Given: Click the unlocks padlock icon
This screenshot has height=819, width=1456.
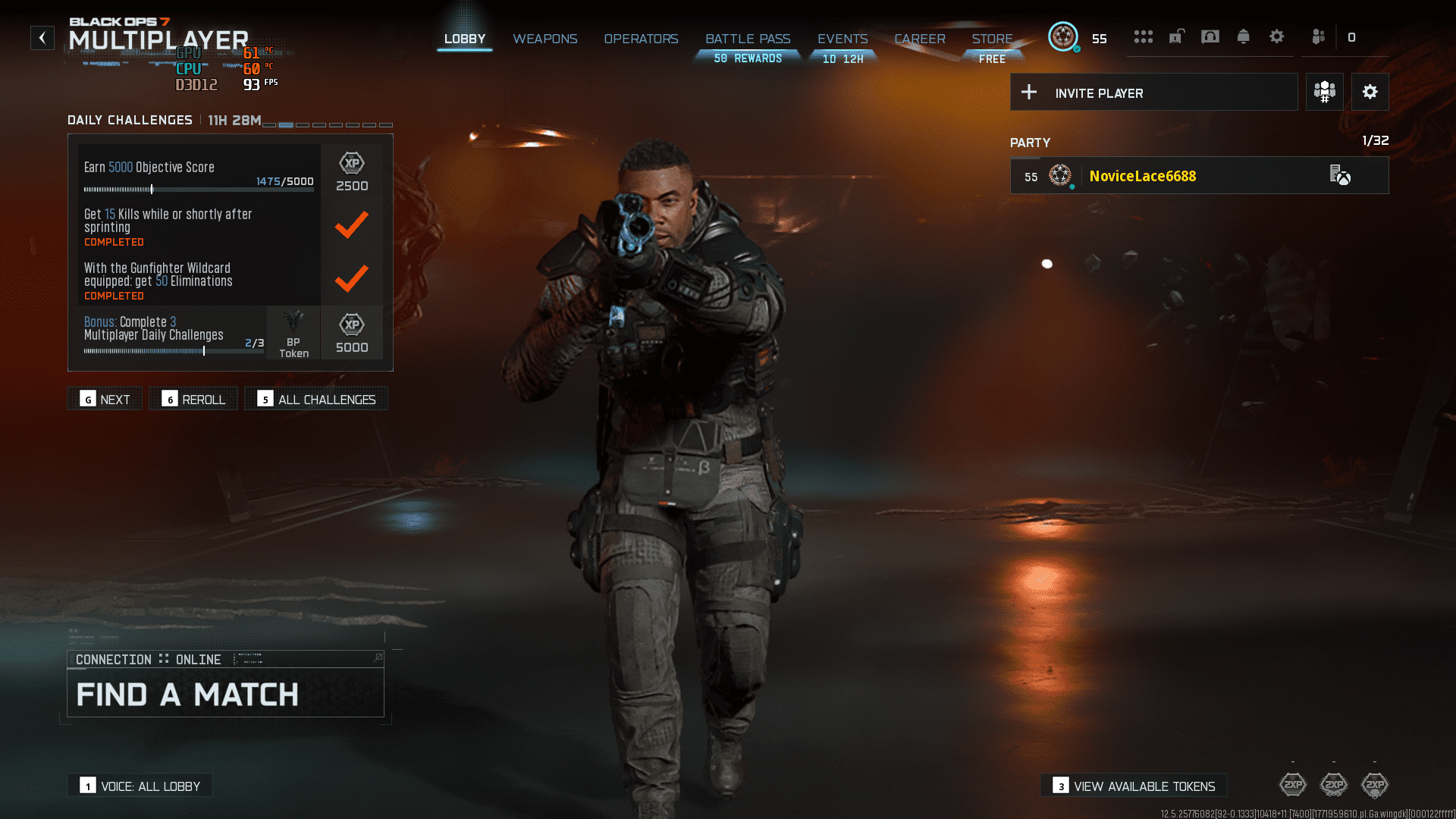Looking at the screenshot, I should click(1176, 36).
